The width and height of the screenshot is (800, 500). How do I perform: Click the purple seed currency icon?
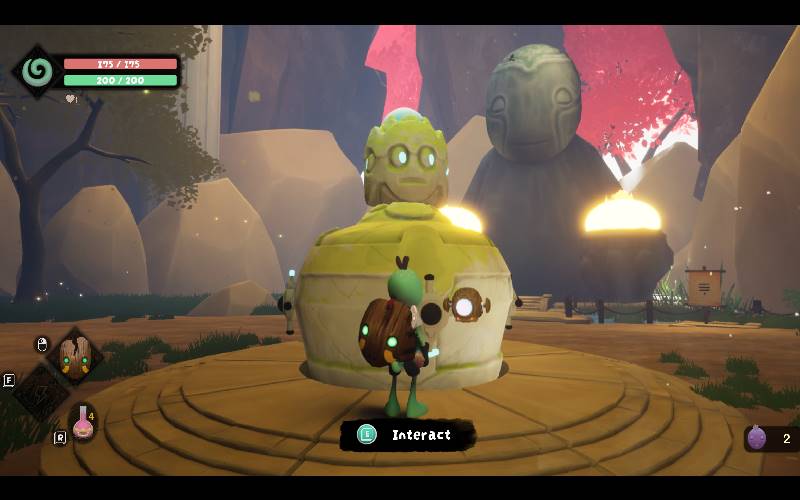point(758,438)
